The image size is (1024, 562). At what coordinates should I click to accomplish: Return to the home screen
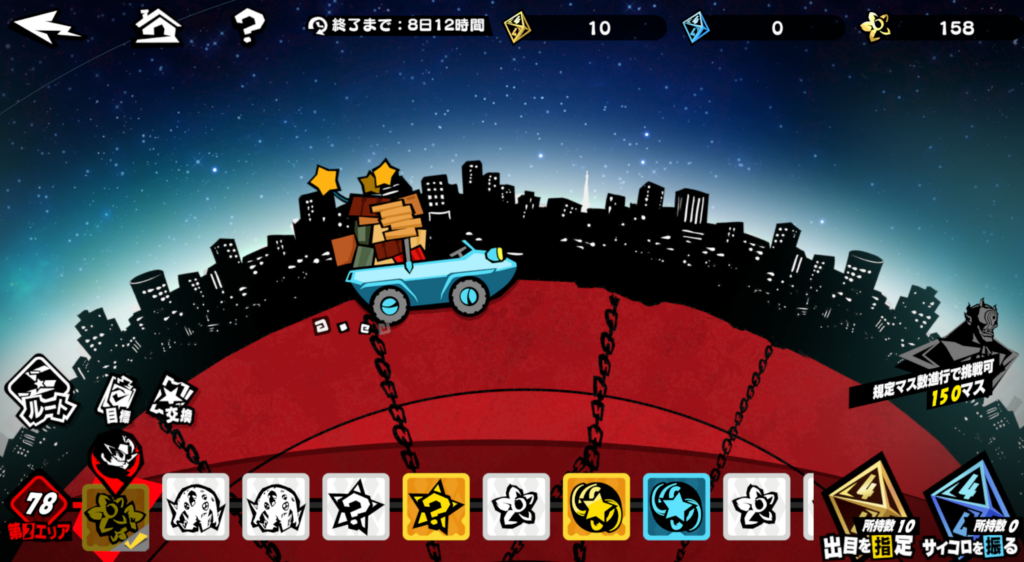coord(157,27)
